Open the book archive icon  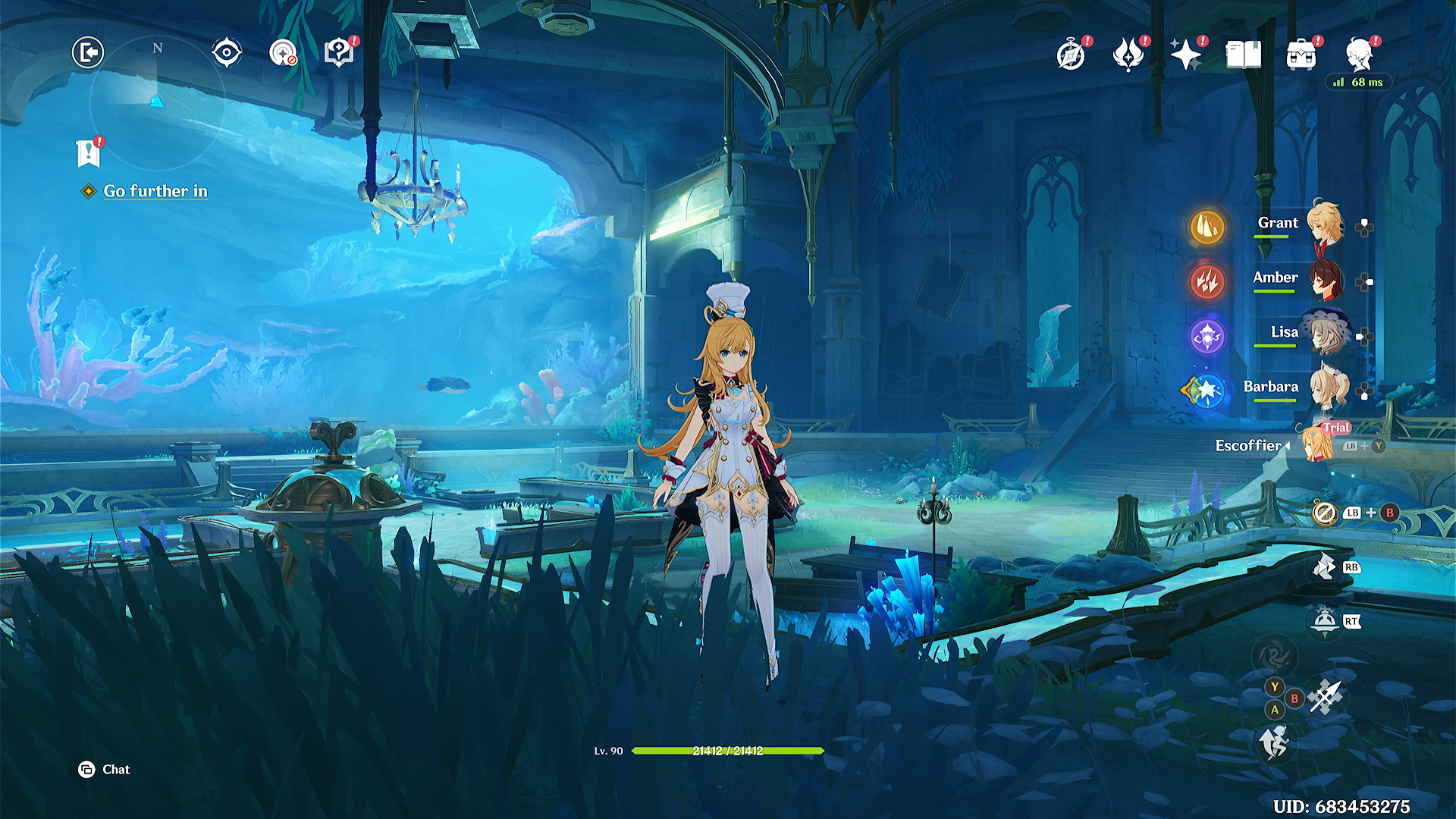(x=1244, y=55)
